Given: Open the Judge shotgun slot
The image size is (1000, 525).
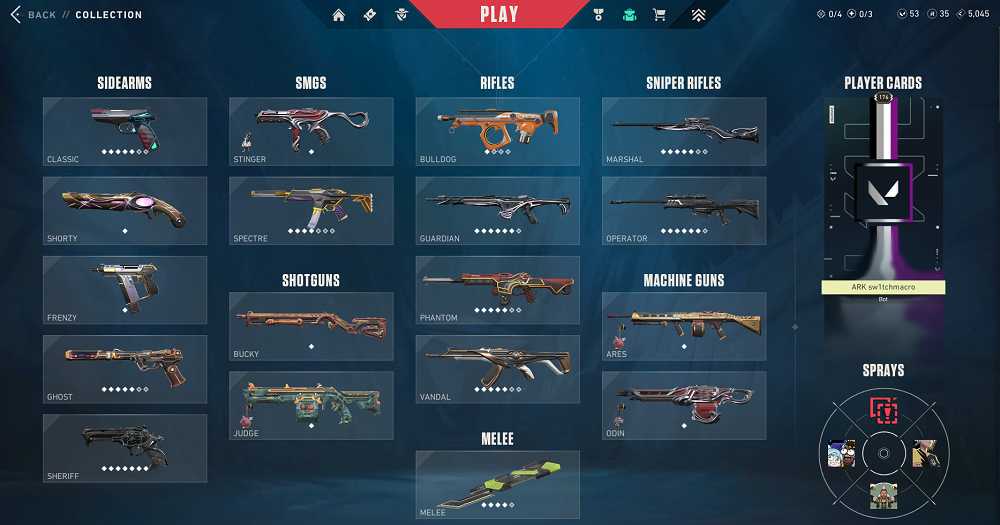Looking at the screenshot, I should 311,405.
